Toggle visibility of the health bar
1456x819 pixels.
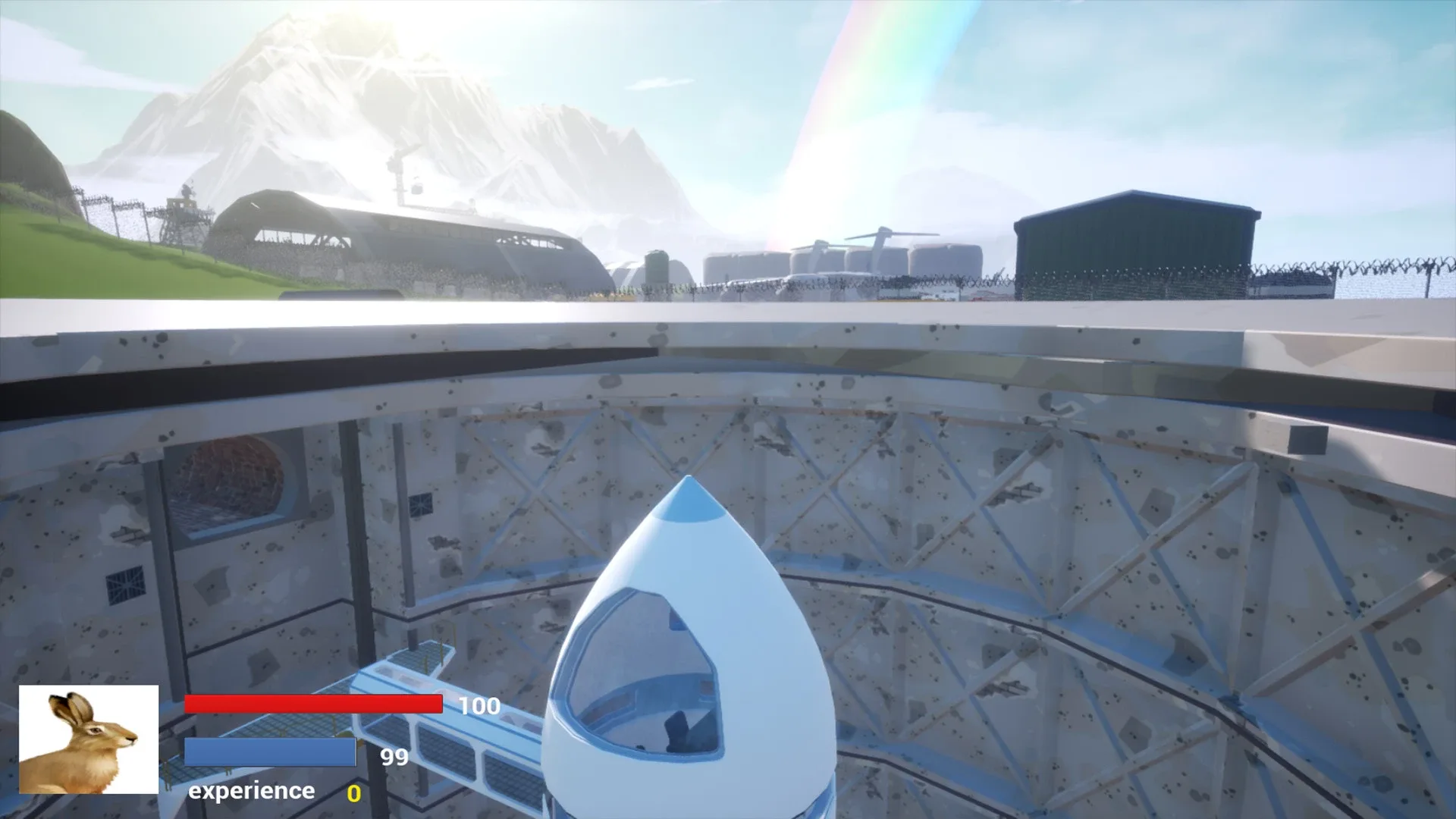pos(313,704)
